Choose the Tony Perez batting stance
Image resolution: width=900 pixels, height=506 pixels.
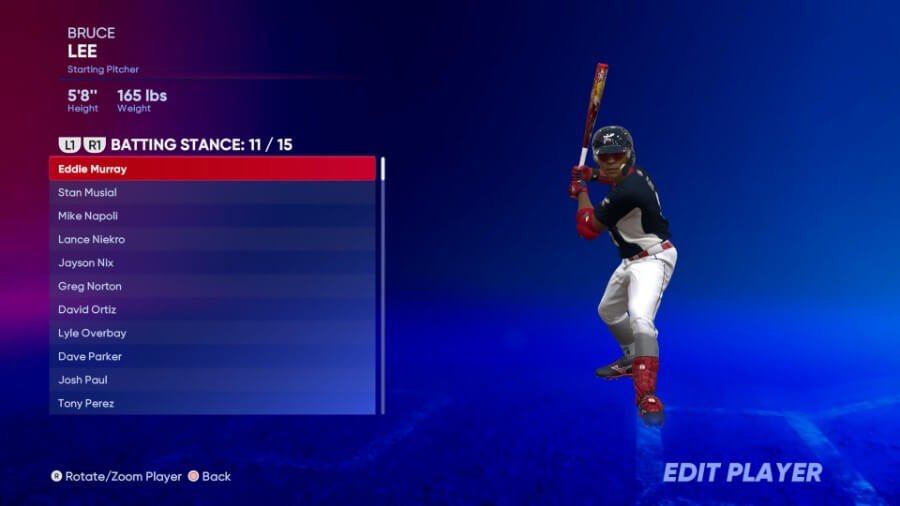(x=212, y=403)
